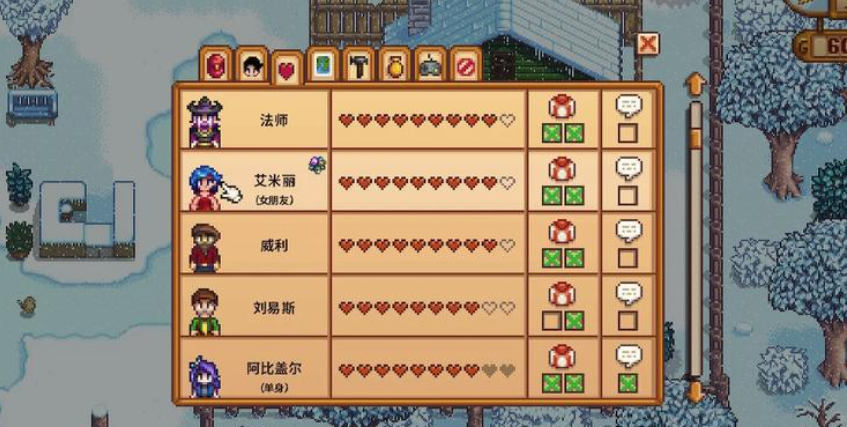Viewport: 847px width, 427px height.
Task: Switch to the hammer crafting tab
Action: click(x=359, y=65)
